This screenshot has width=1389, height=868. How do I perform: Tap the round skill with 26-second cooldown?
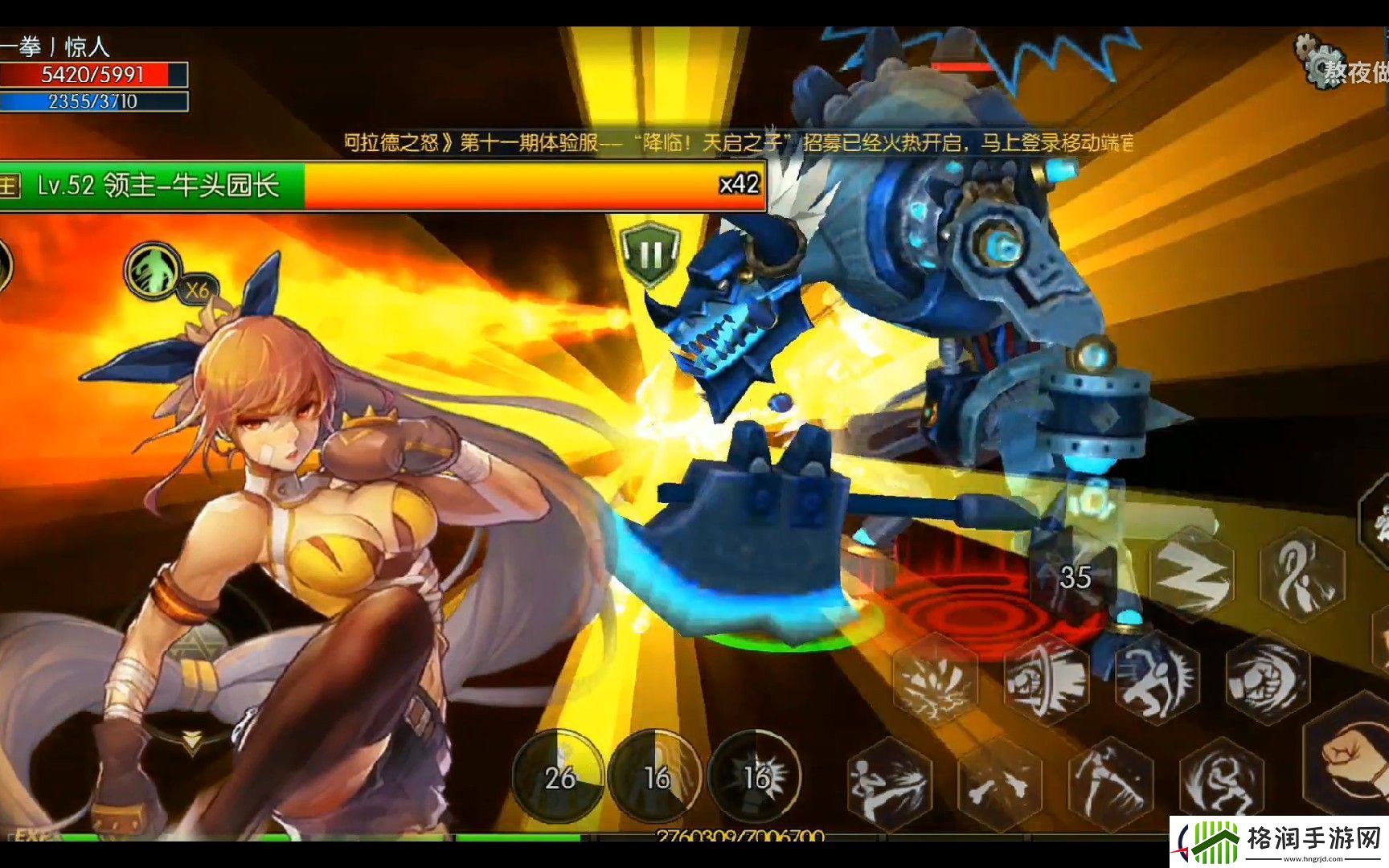(559, 776)
